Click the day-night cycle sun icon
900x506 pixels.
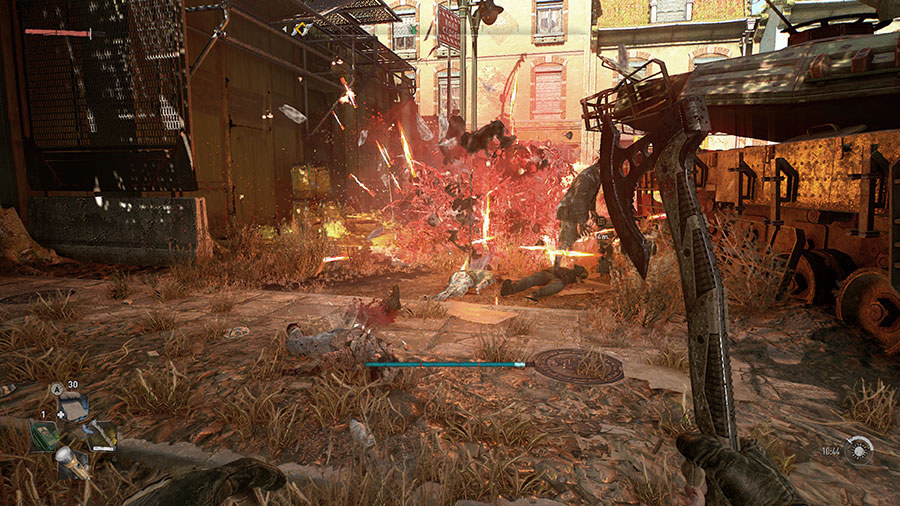pyautogui.click(x=859, y=451)
